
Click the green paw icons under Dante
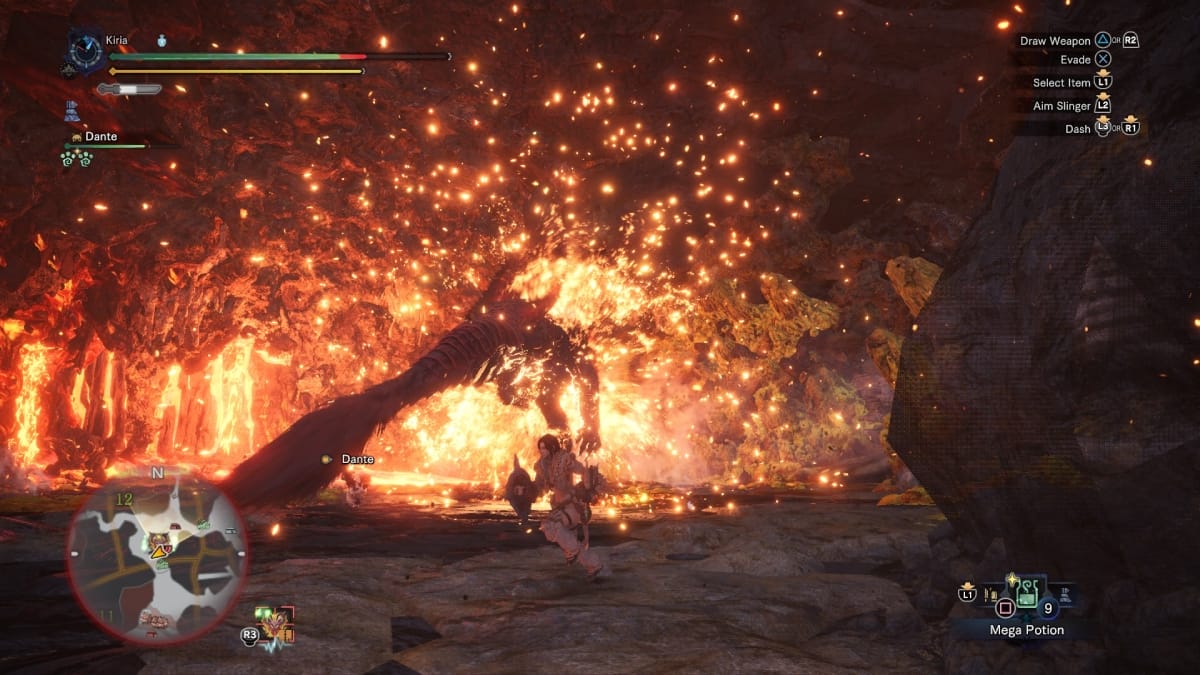(75, 157)
